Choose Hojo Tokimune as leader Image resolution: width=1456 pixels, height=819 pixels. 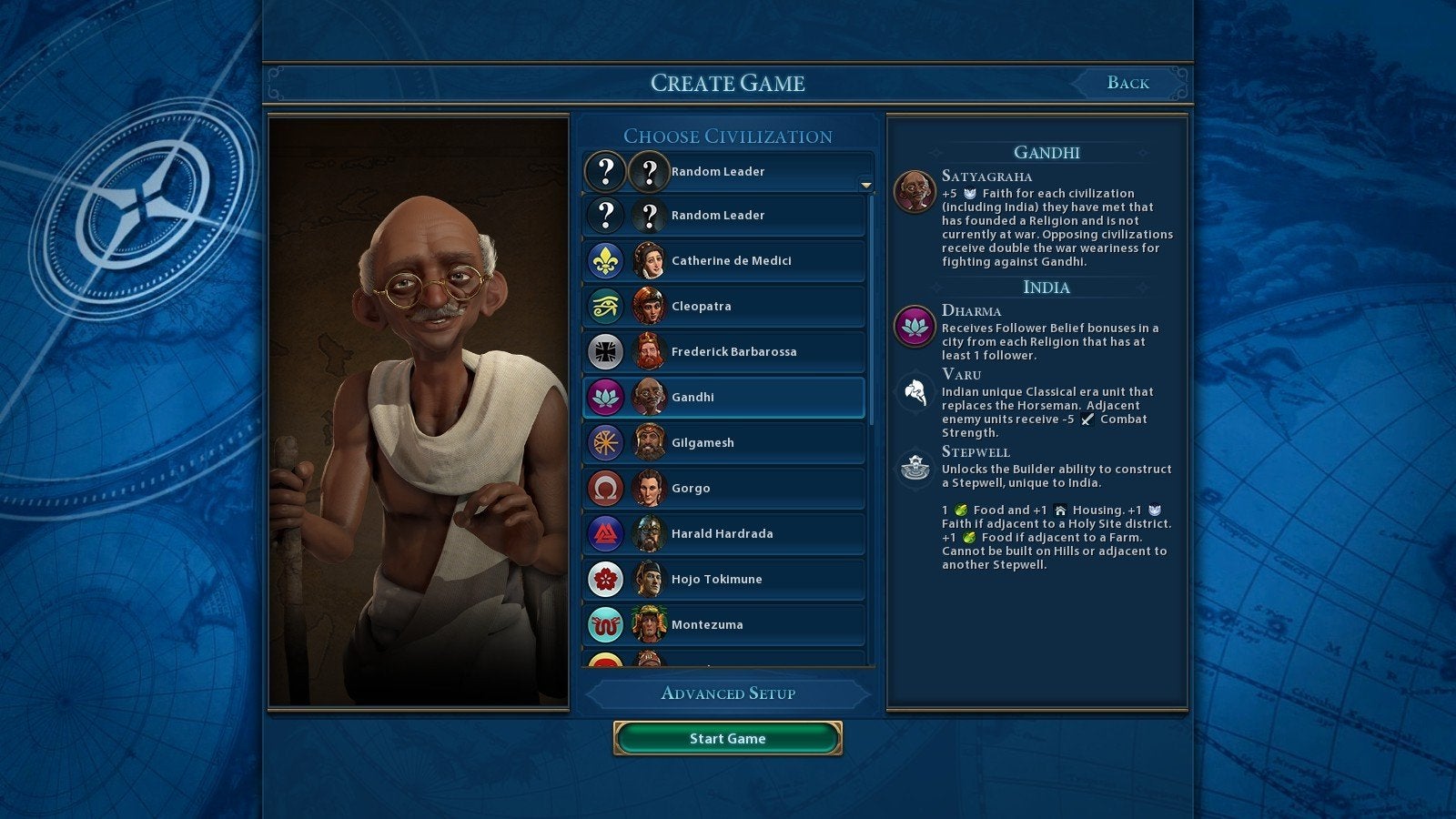723,580
